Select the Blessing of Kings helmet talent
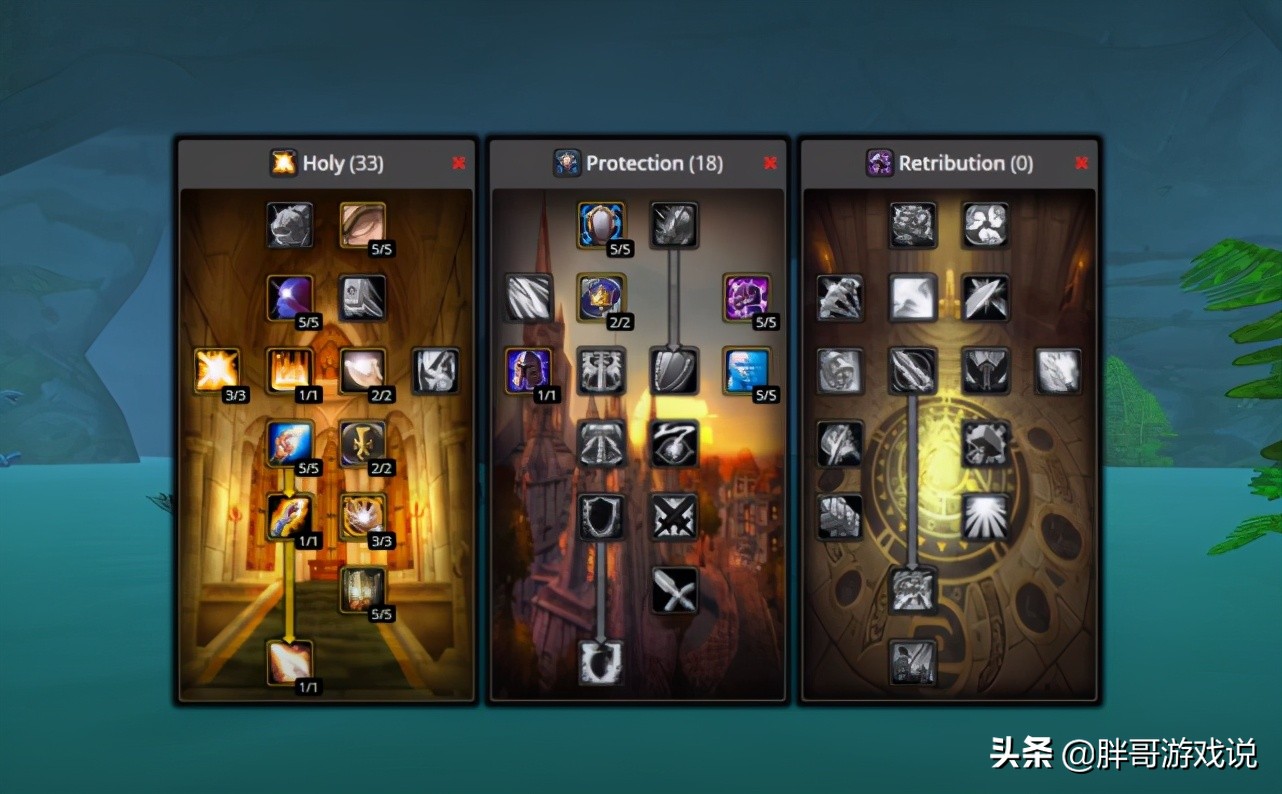1282x794 pixels. pos(529,371)
